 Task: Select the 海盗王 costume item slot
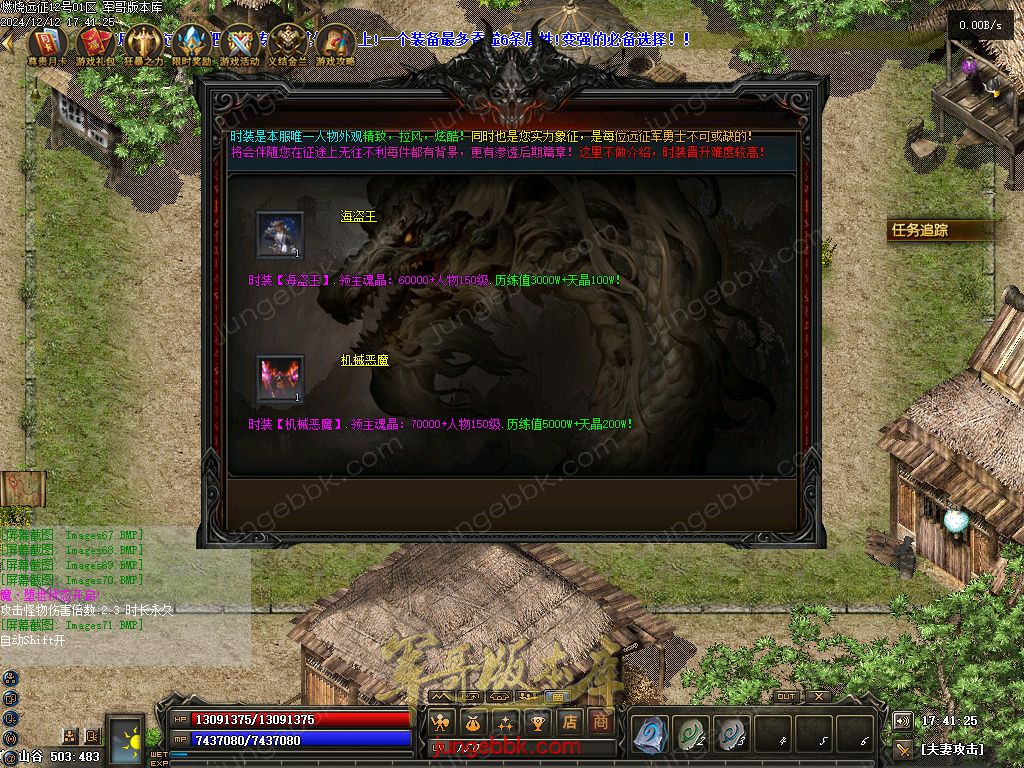(280, 236)
